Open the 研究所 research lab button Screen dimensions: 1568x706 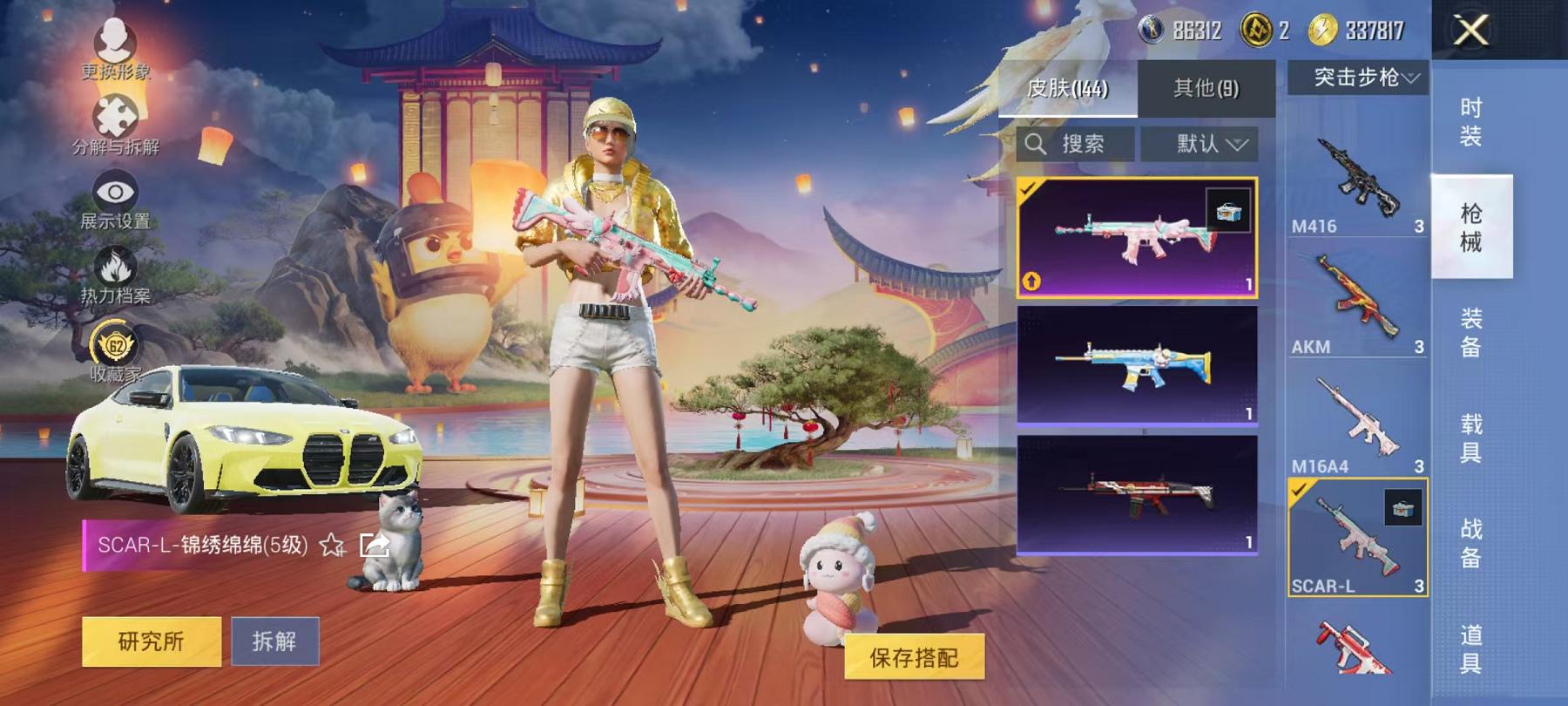click(x=150, y=640)
